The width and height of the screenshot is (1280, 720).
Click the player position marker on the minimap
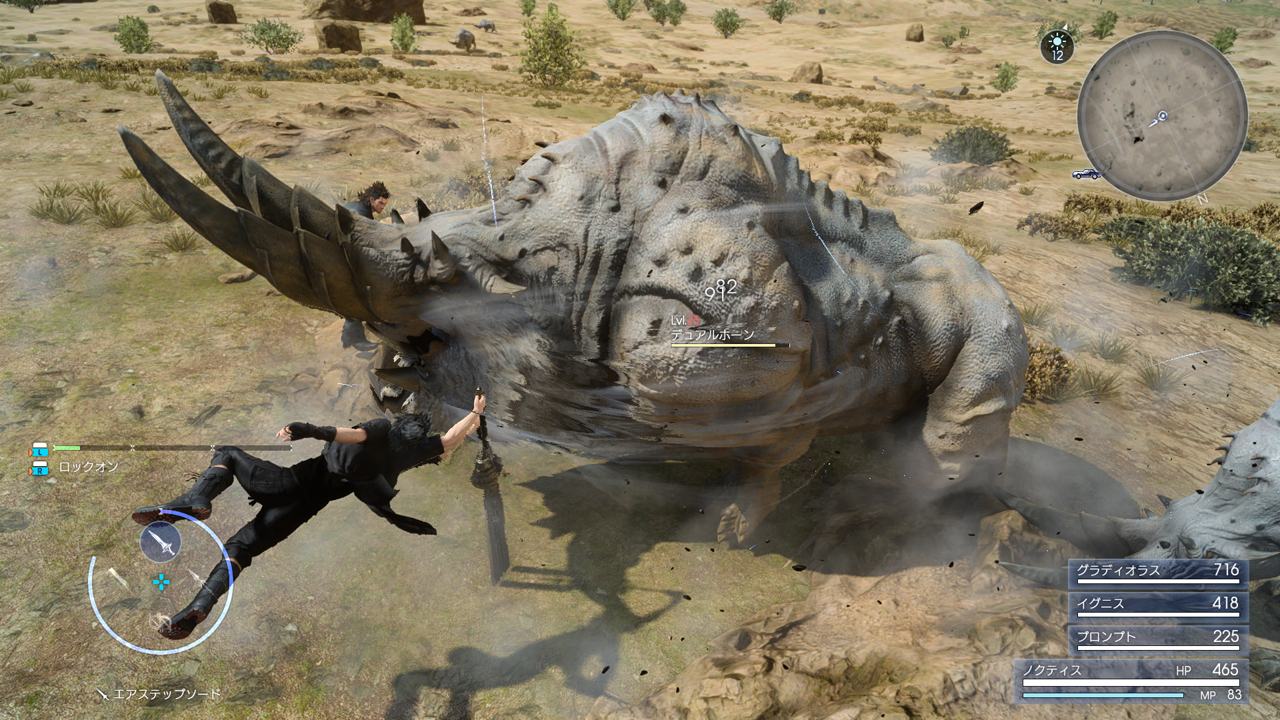click(x=1161, y=117)
